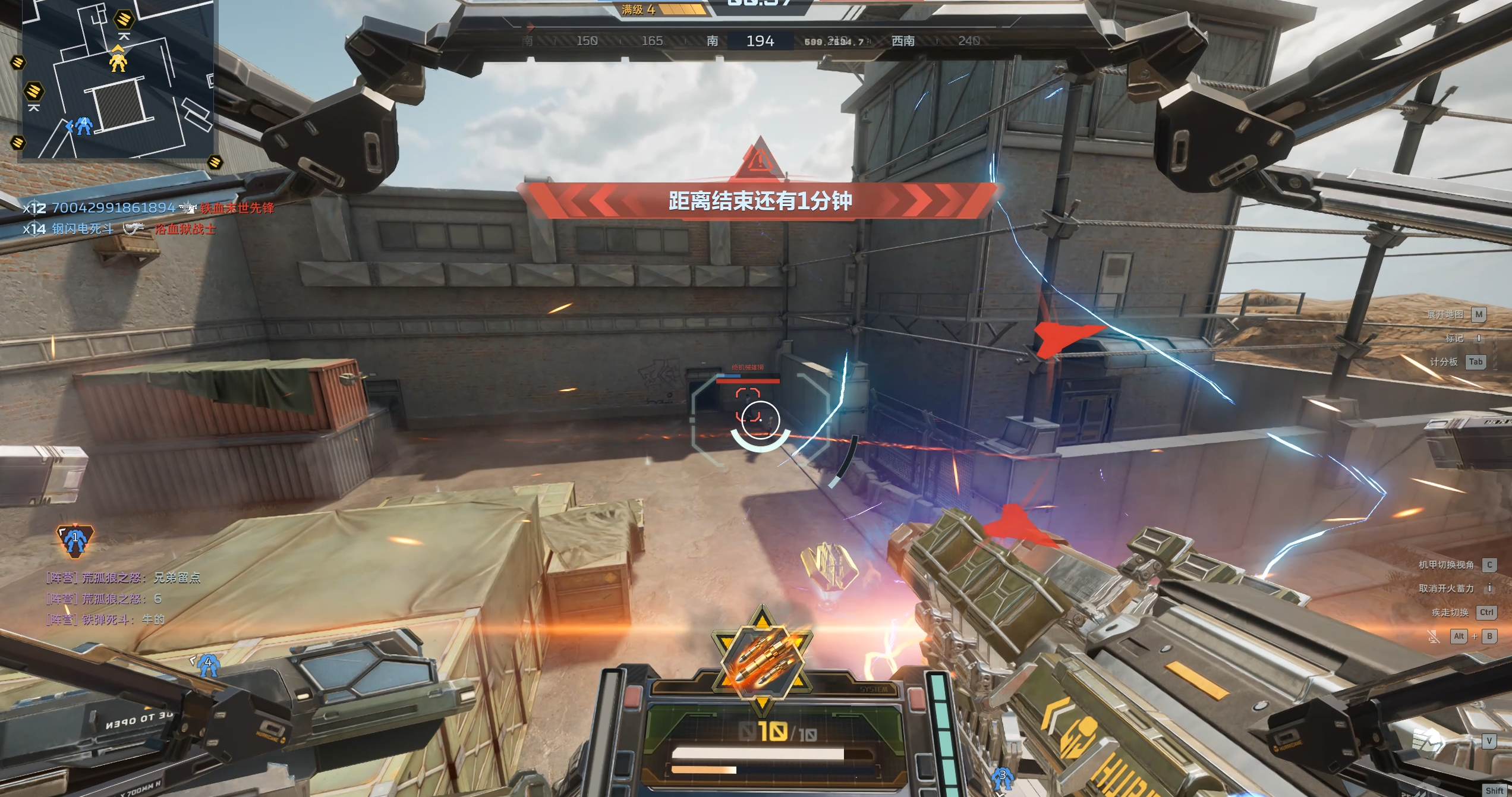Click the muted microphone icon
This screenshot has width=1512, height=797.
tap(1433, 637)
